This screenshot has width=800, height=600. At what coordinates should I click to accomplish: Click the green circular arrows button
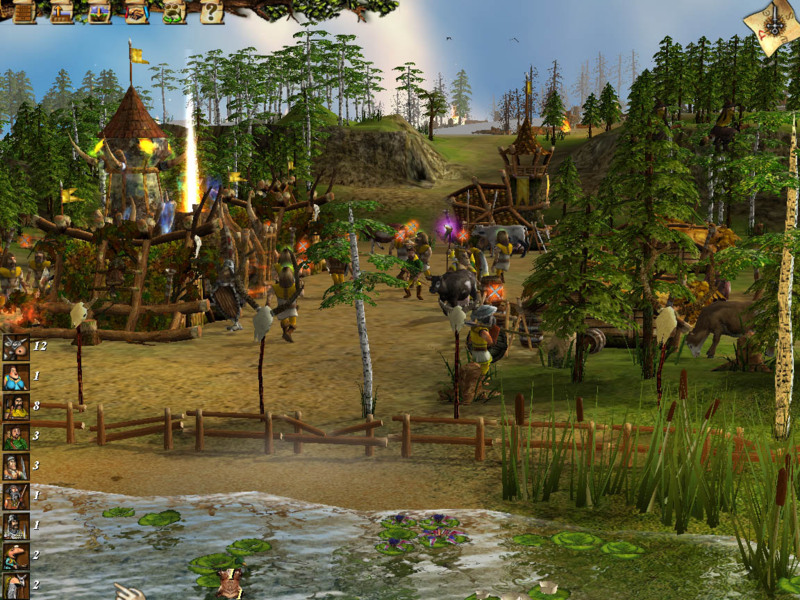pyautogui.click(x=174, y=12)
